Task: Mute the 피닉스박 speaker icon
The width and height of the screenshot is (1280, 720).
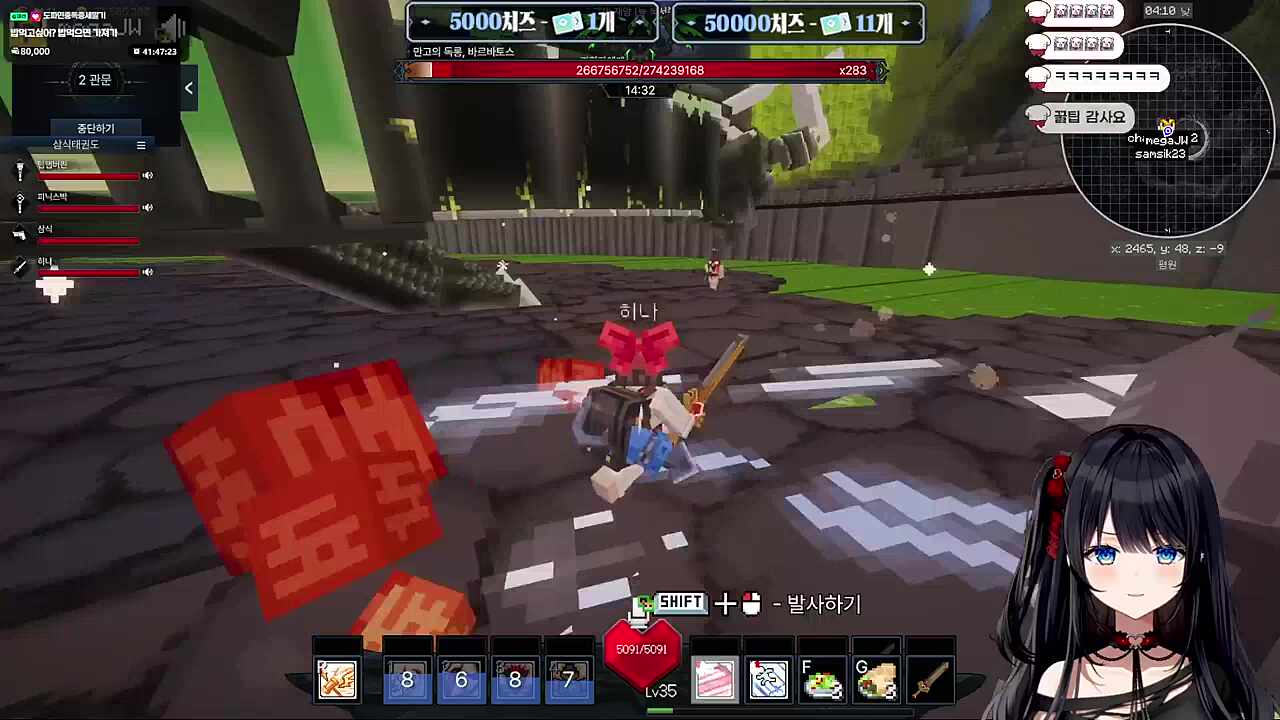Action: click(147, 207)
